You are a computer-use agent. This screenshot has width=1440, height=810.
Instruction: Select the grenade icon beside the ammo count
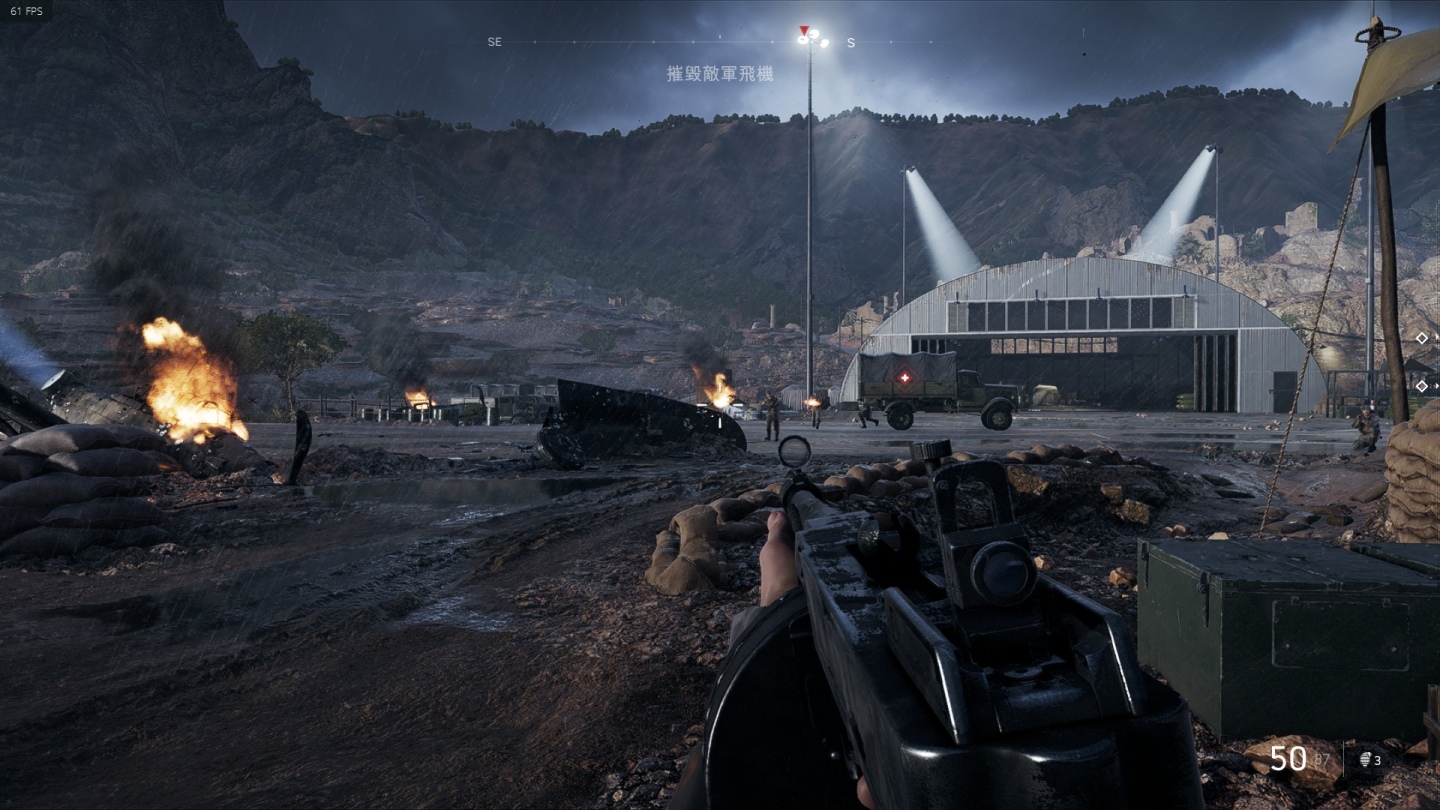(x=1365, y=761)
